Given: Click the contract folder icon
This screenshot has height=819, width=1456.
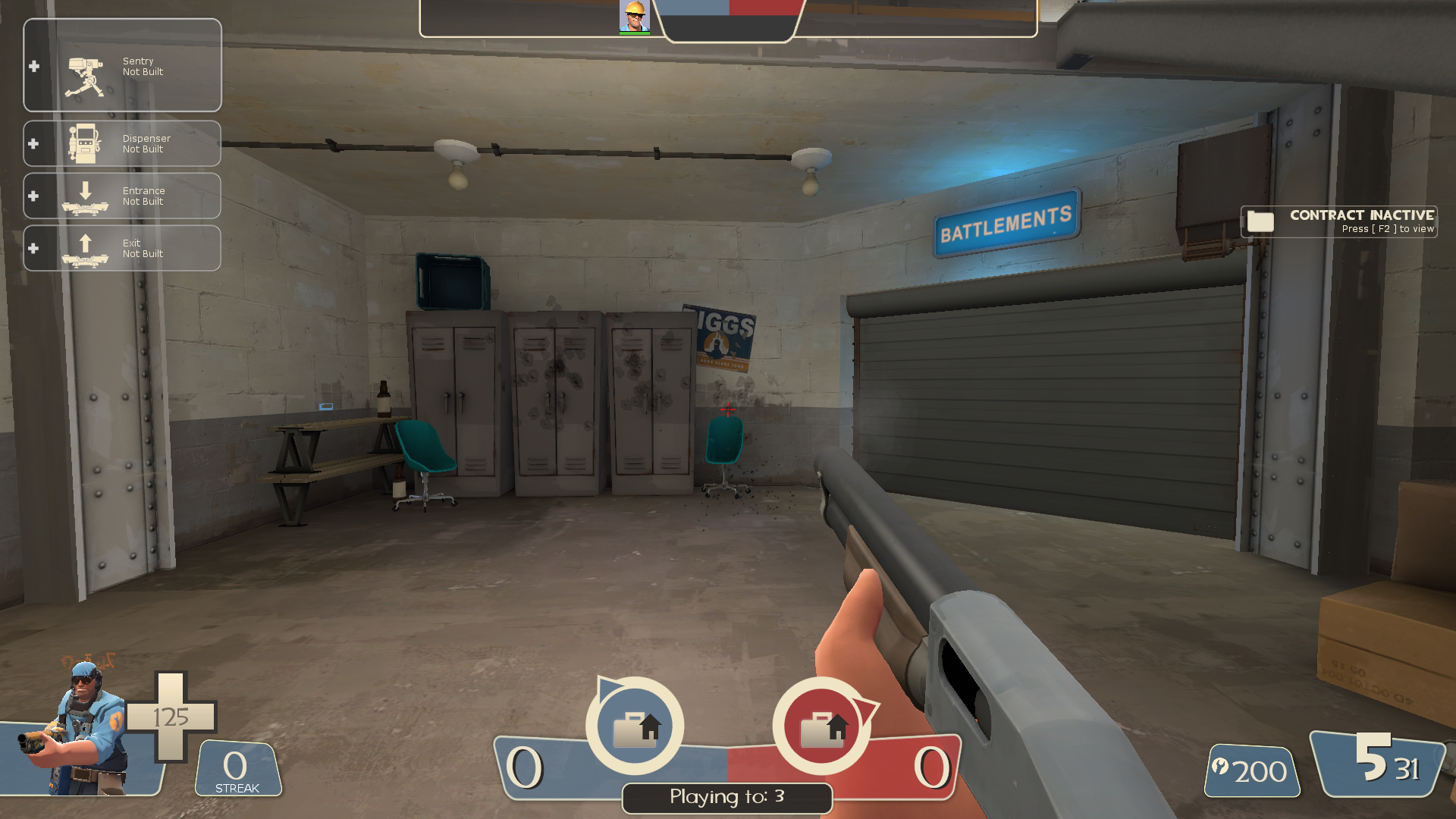Looking at the screenshot, I should pos(1259,222).
